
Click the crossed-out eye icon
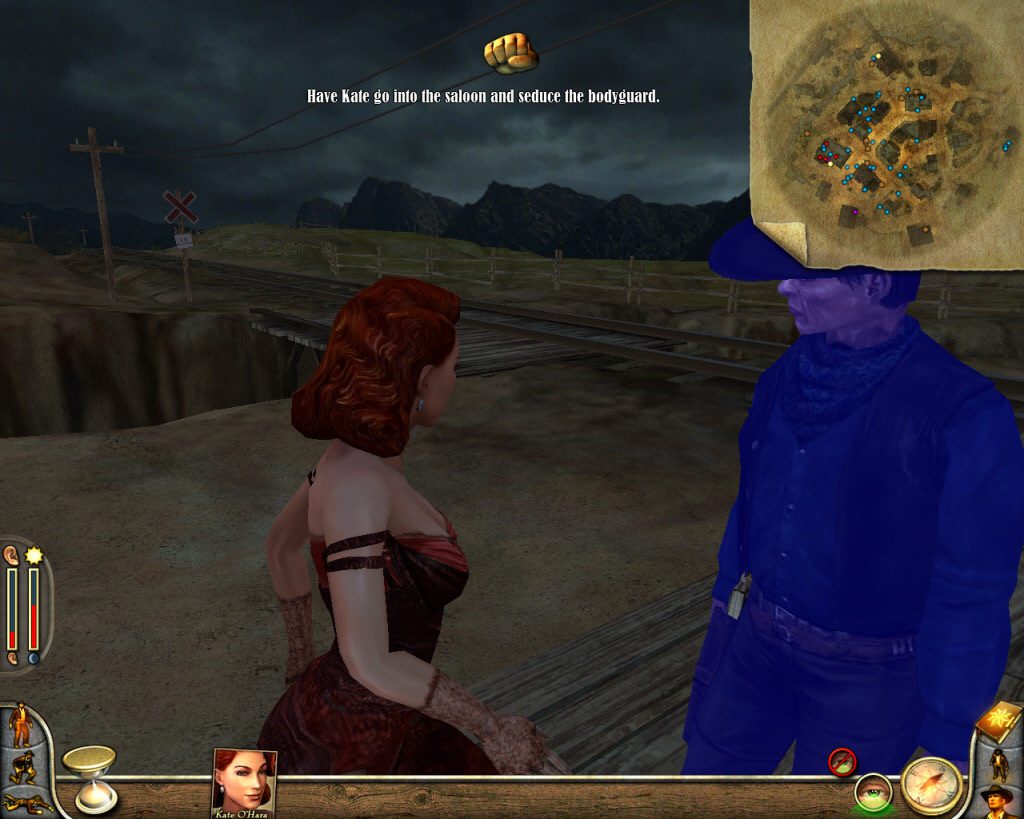pyautogui.click(x=842, y=762)
